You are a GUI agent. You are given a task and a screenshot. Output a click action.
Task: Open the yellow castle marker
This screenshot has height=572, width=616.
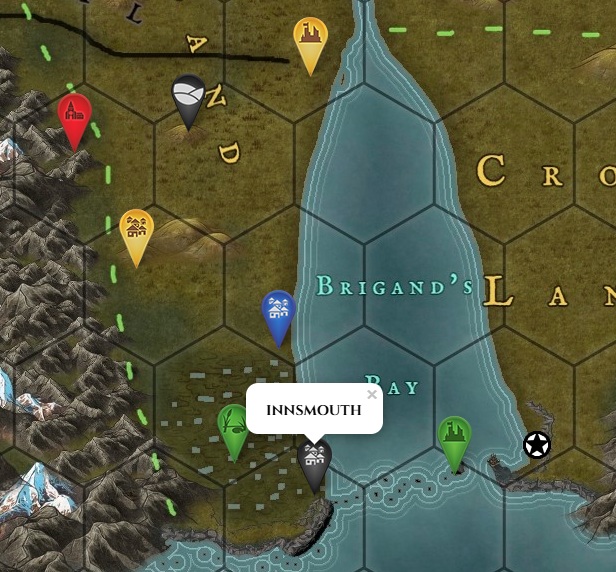(x=311, y=39)
